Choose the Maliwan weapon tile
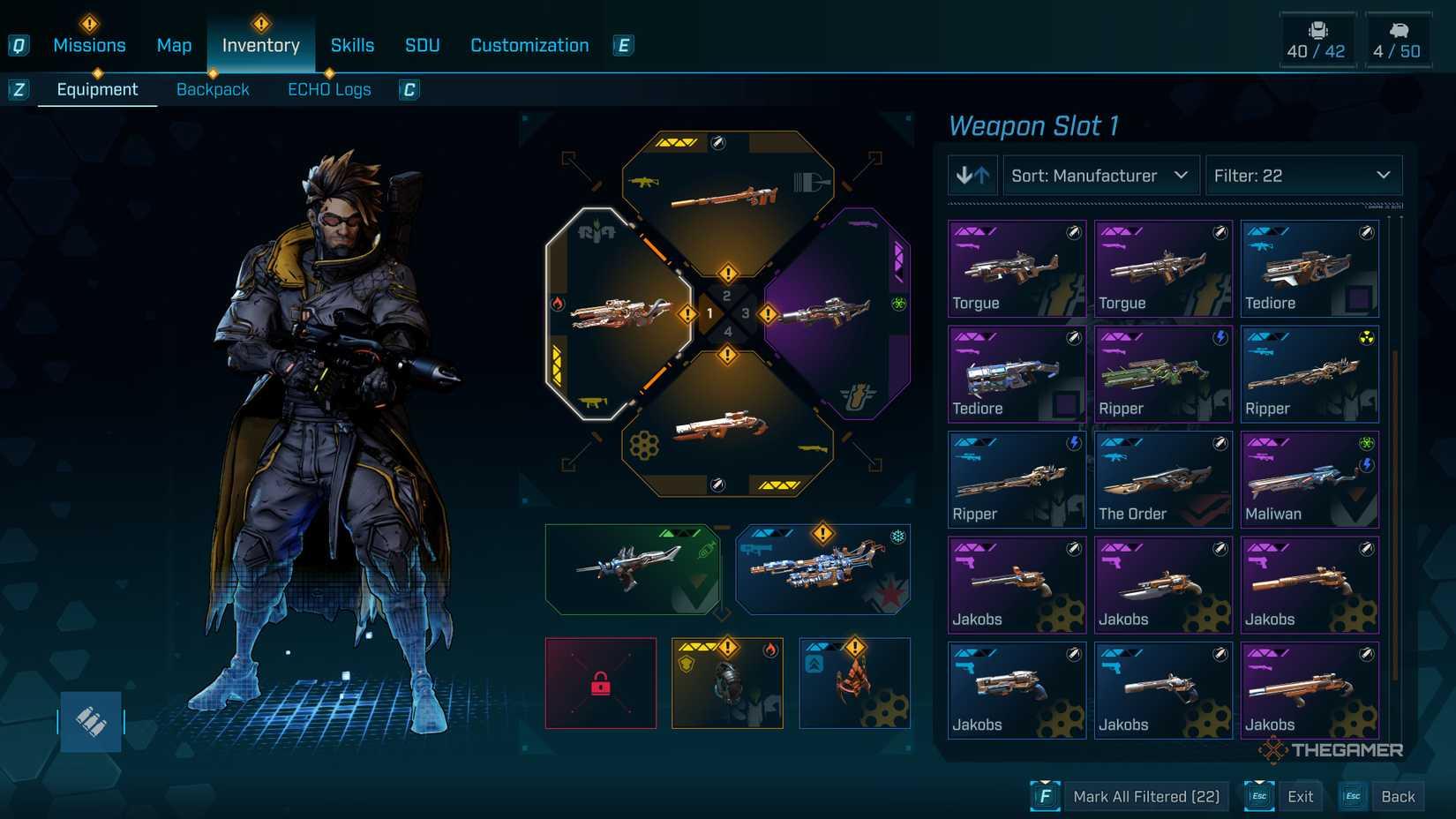The image size is (1456, 819). coord(1310,479)
